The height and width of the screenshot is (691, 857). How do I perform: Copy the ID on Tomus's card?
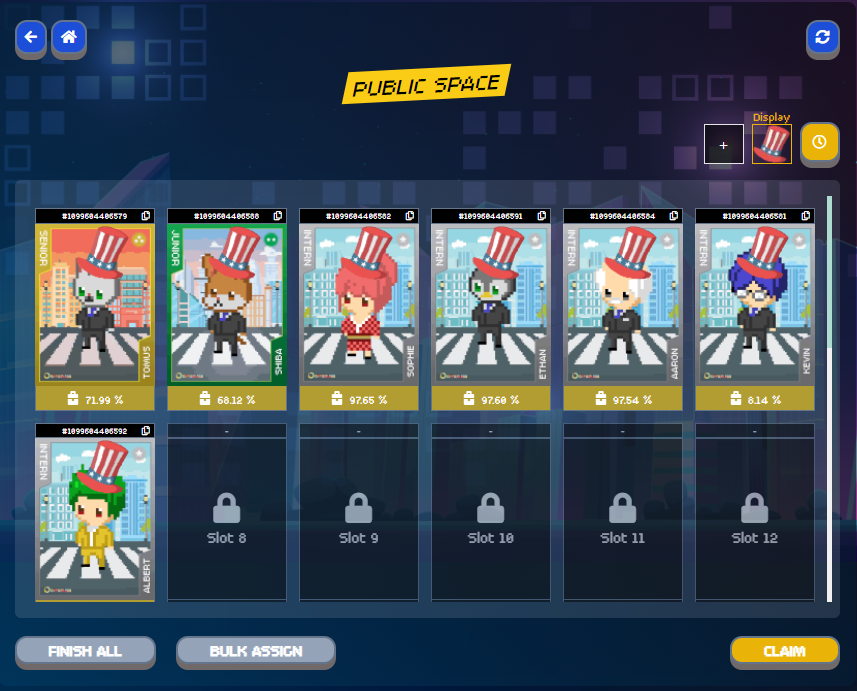(146, 216)
